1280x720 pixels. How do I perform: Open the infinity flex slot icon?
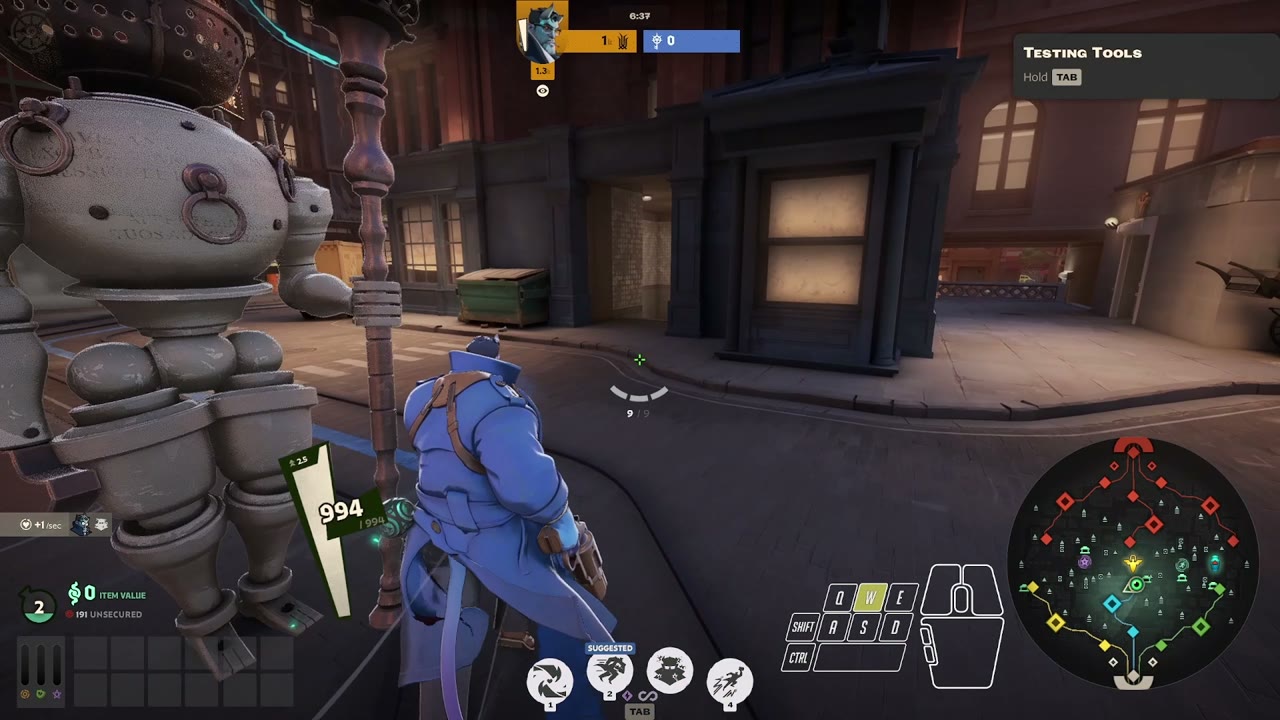click(647, 696)
